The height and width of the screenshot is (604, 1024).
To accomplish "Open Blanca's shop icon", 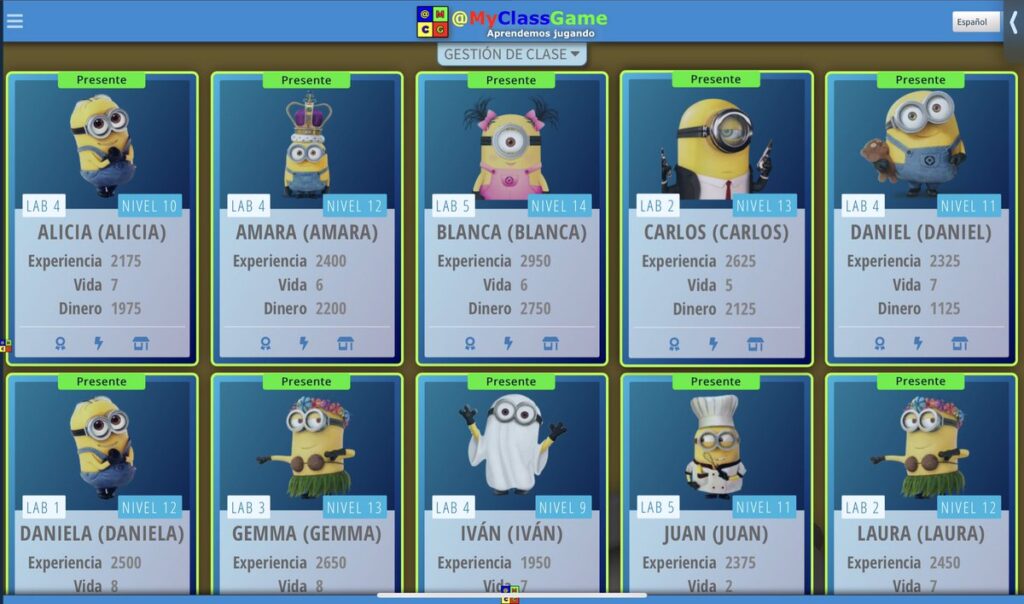I will tap(550, 343).
